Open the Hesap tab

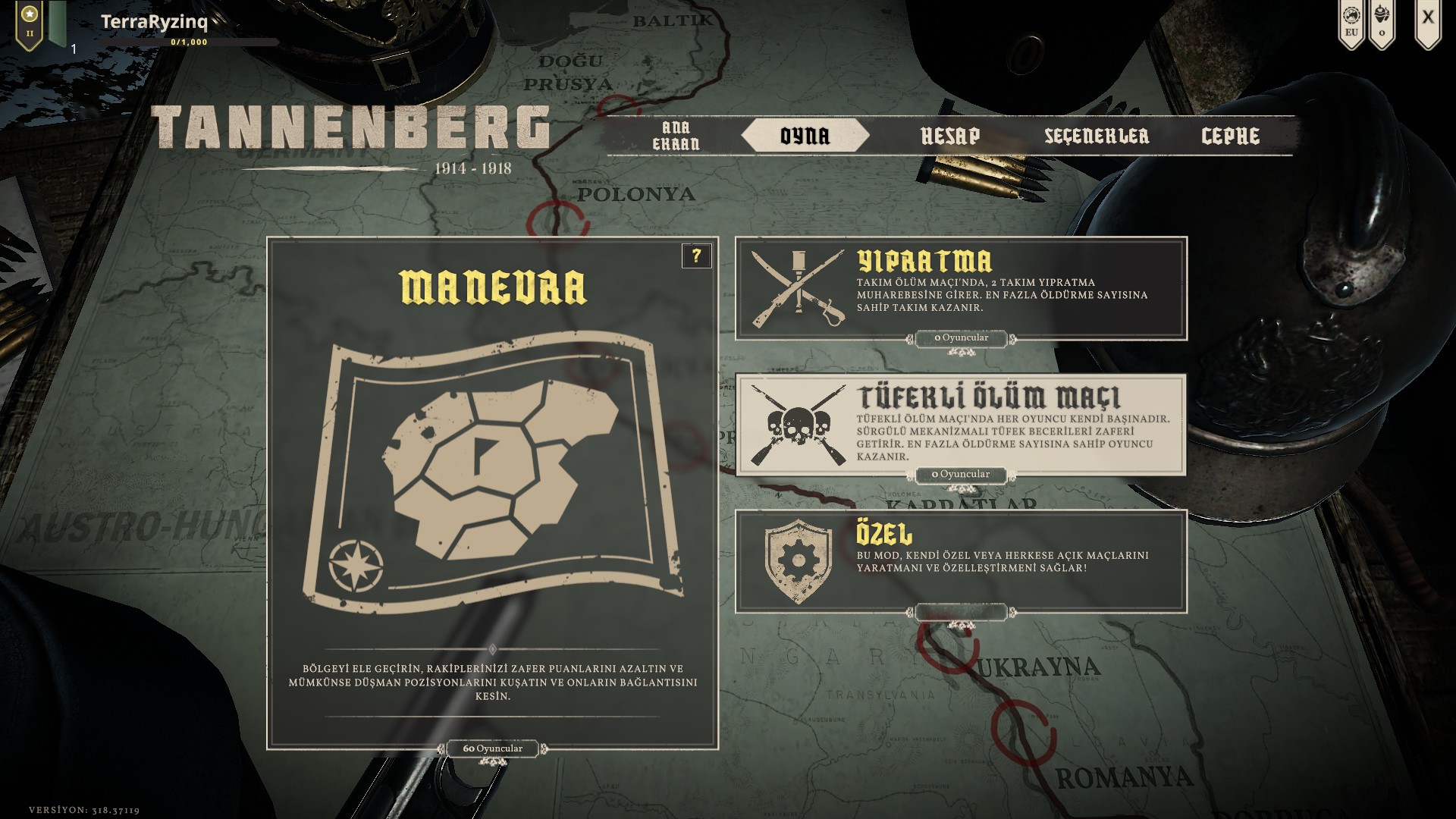tap(950, 136)
